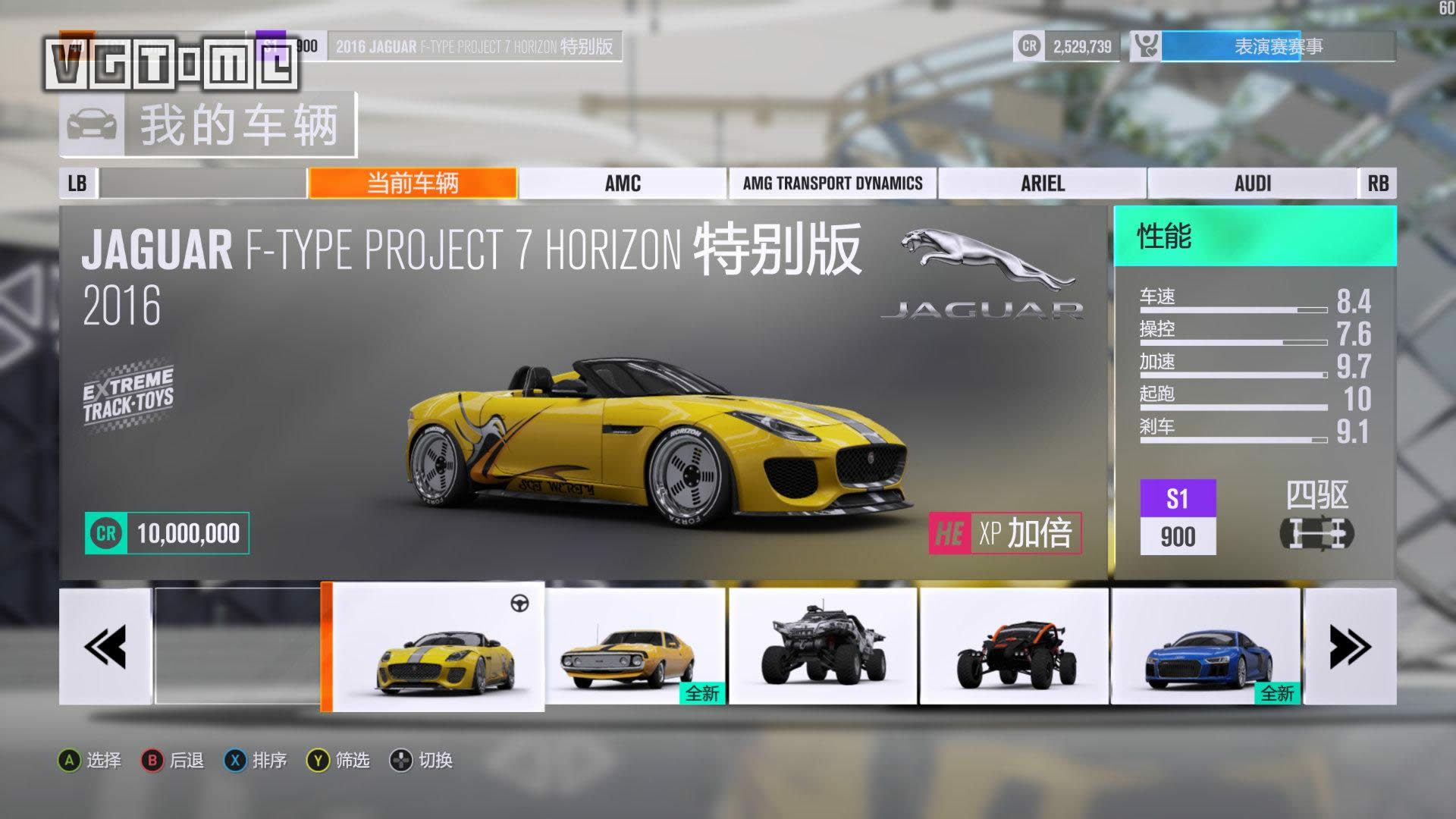Choose the blue Audi R8 thumbnail
This screenshot has width=1456, height=819.
coord(1206,647)
